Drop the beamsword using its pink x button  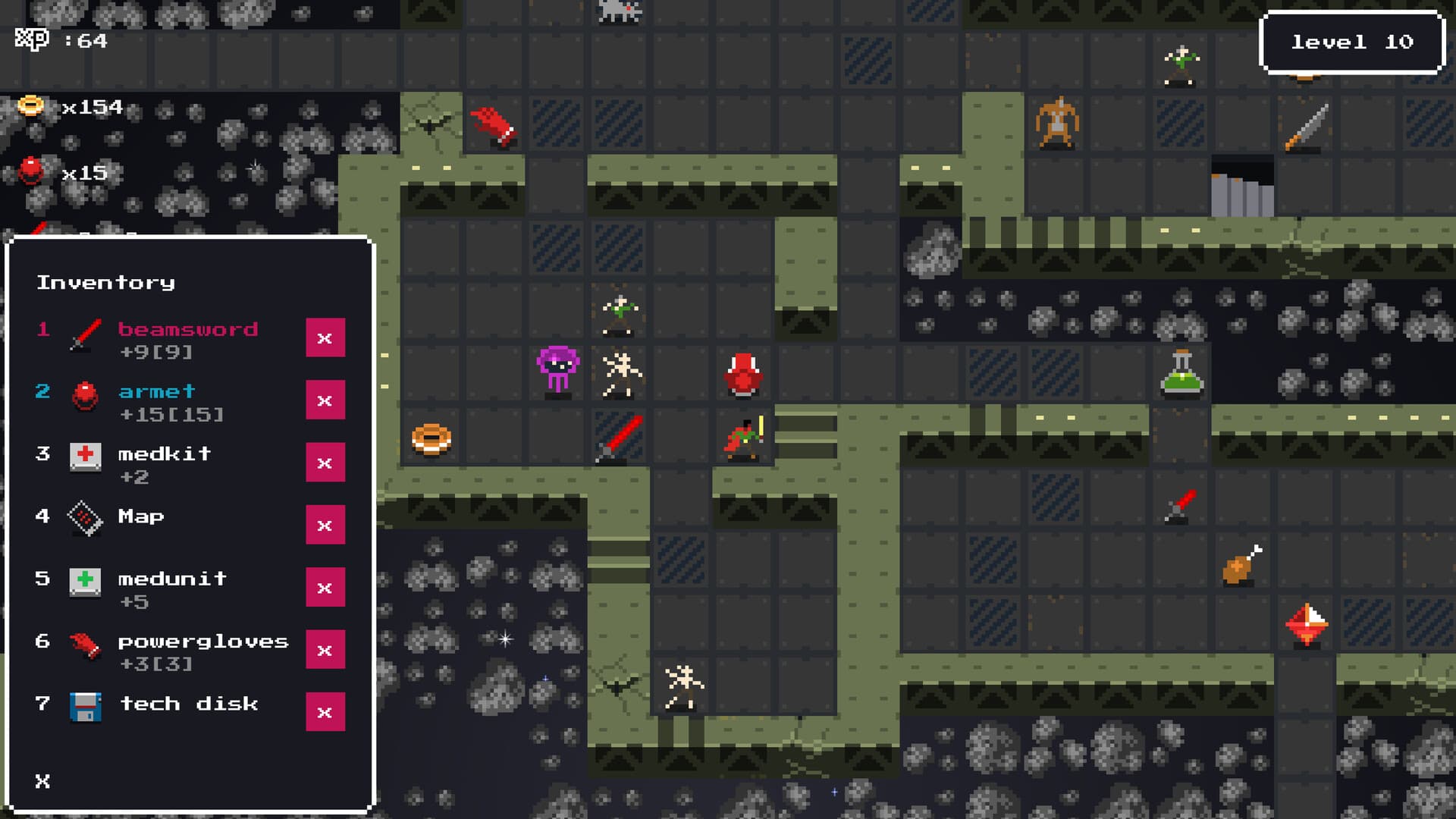click(325, 338)
